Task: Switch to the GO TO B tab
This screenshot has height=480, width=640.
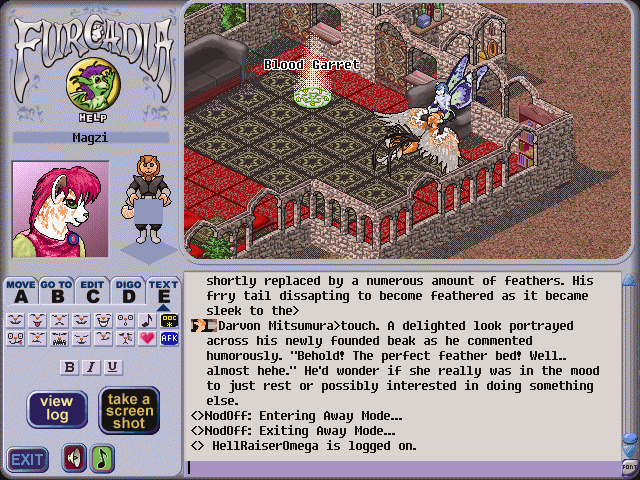Action: point(56,291)
